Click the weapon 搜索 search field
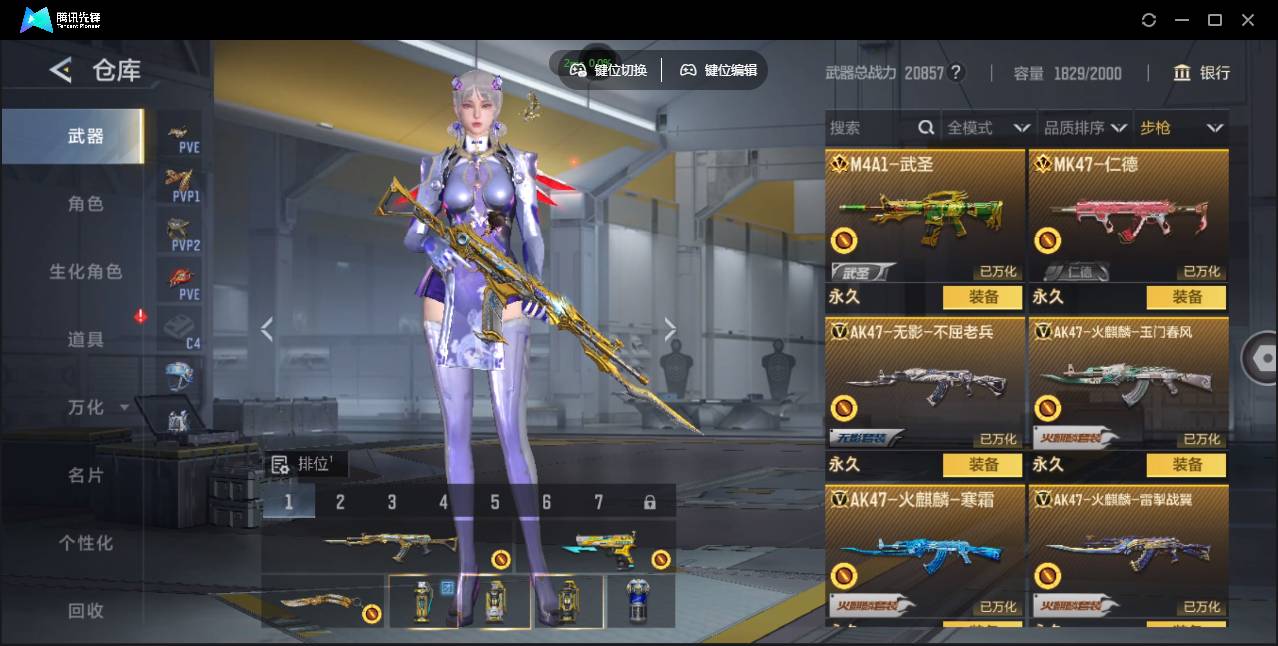This screenshot has height=646, width=1278. point(870,128)
